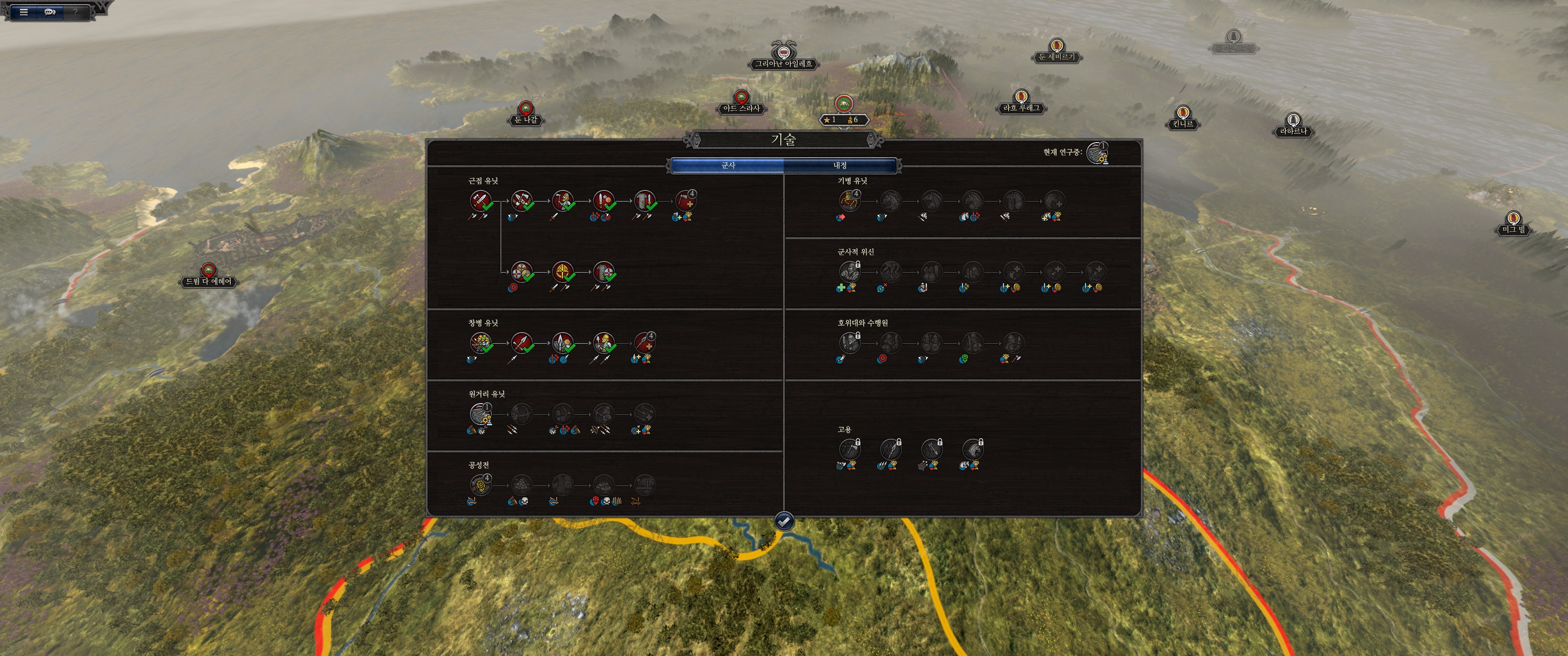Select the first 원거리 유닛 technology being researched
The width and height of the screenshot is (1568, 656).
[x=480, y=414]
